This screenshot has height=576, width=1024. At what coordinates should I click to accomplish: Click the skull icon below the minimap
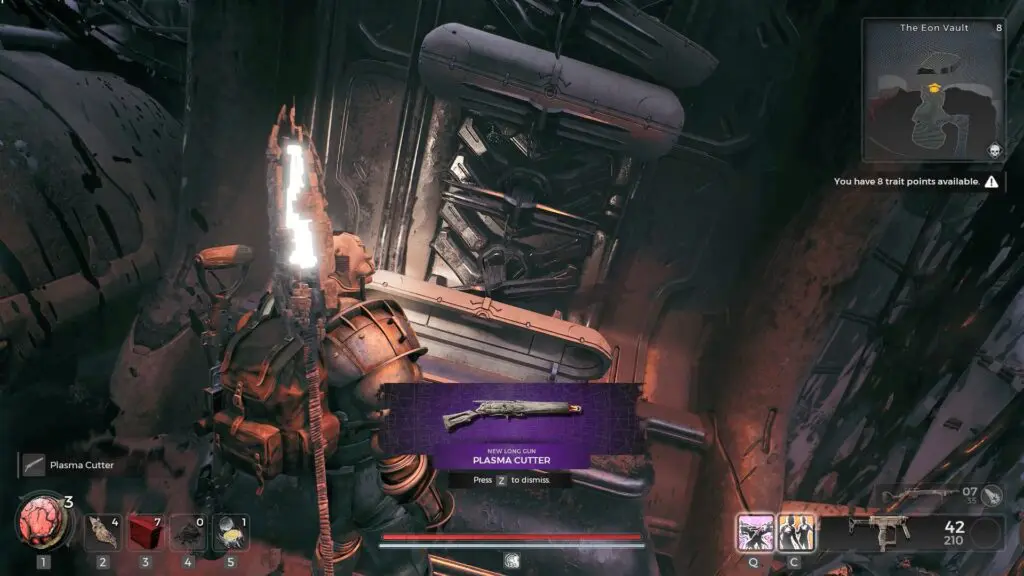(996, 150)
